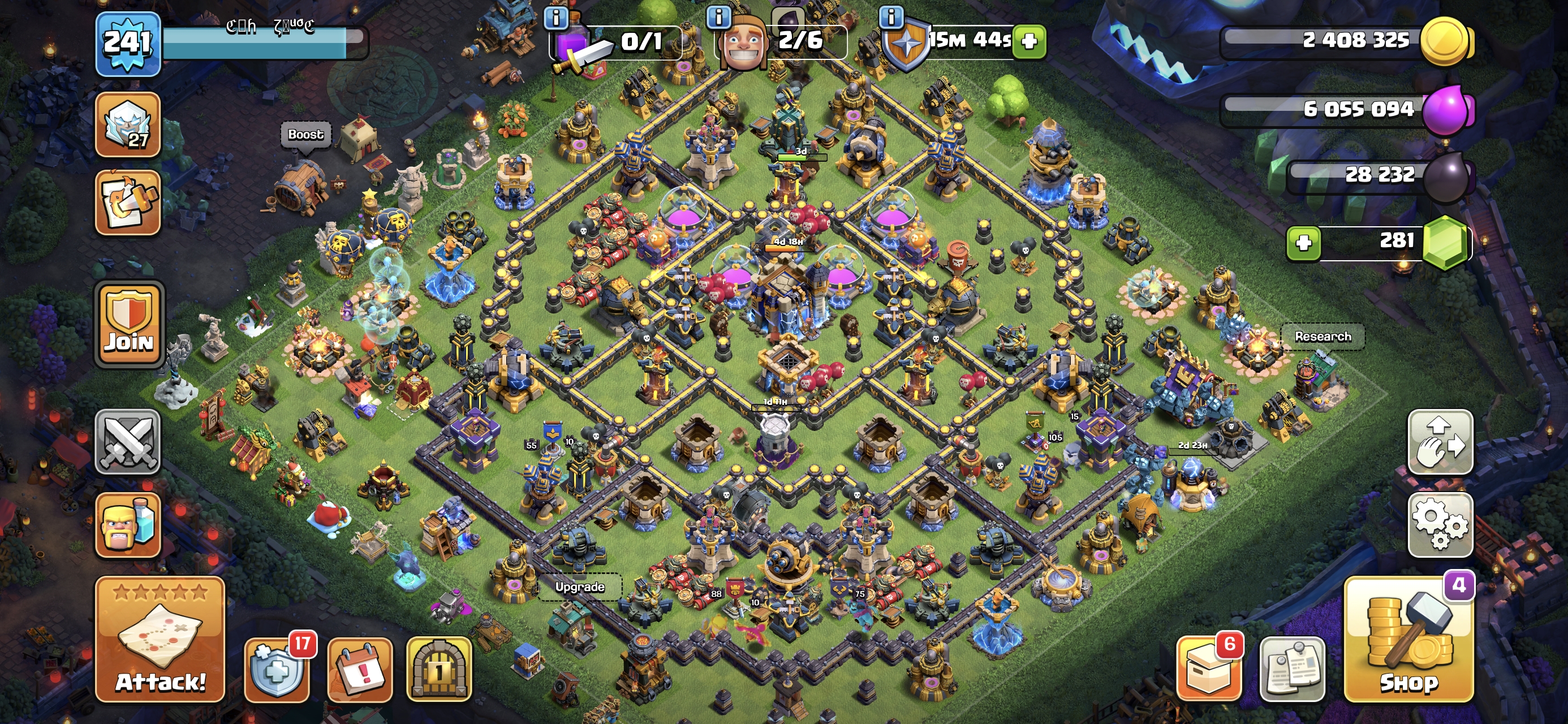This screenshot has height=724, width=1568.
Task: Open the Shop
Action: [x=1408, y=639]
